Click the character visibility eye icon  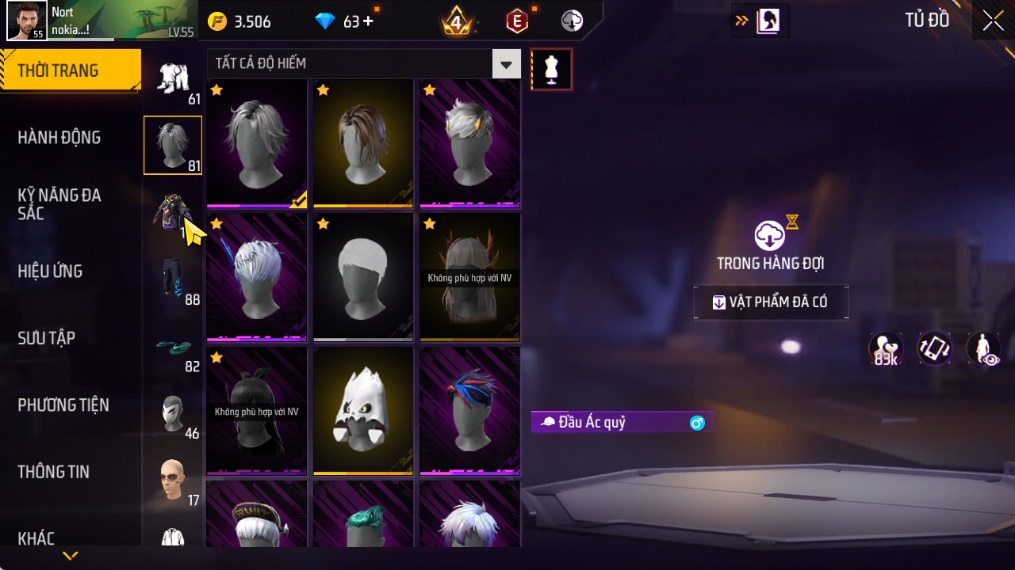(983, 349)
